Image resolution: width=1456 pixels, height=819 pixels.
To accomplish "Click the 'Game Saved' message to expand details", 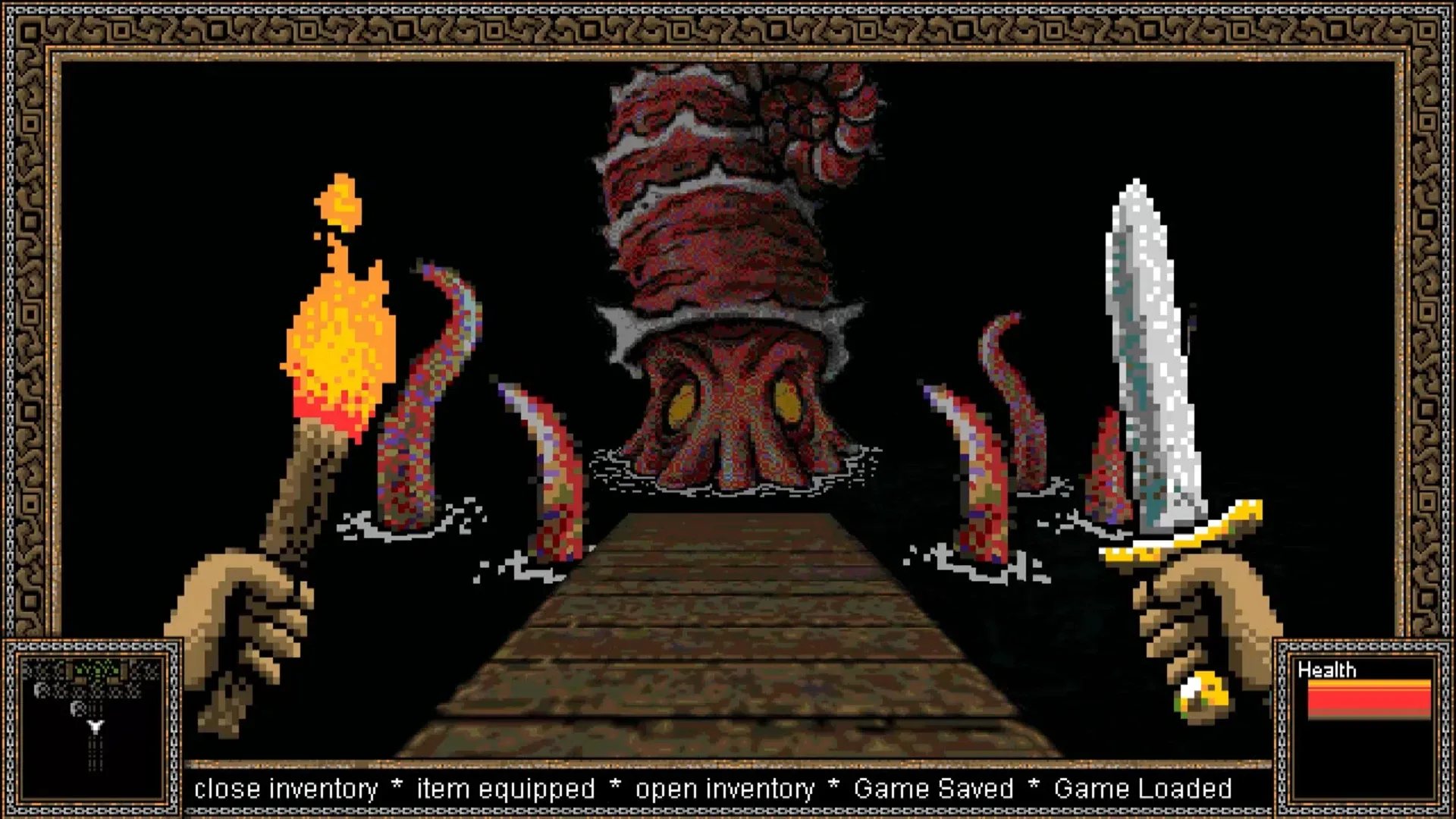I will tap(935, 786).
